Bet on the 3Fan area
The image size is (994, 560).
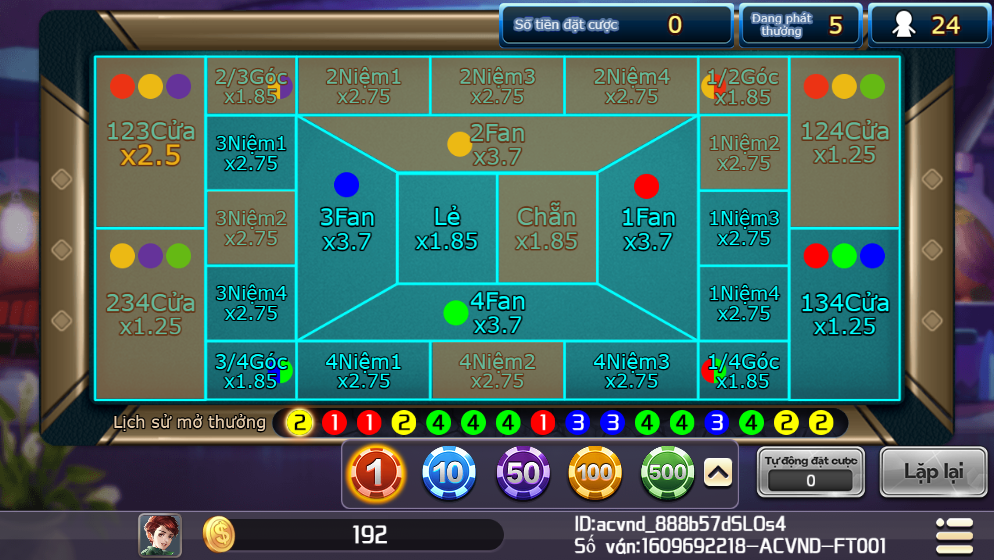[346, 229]
